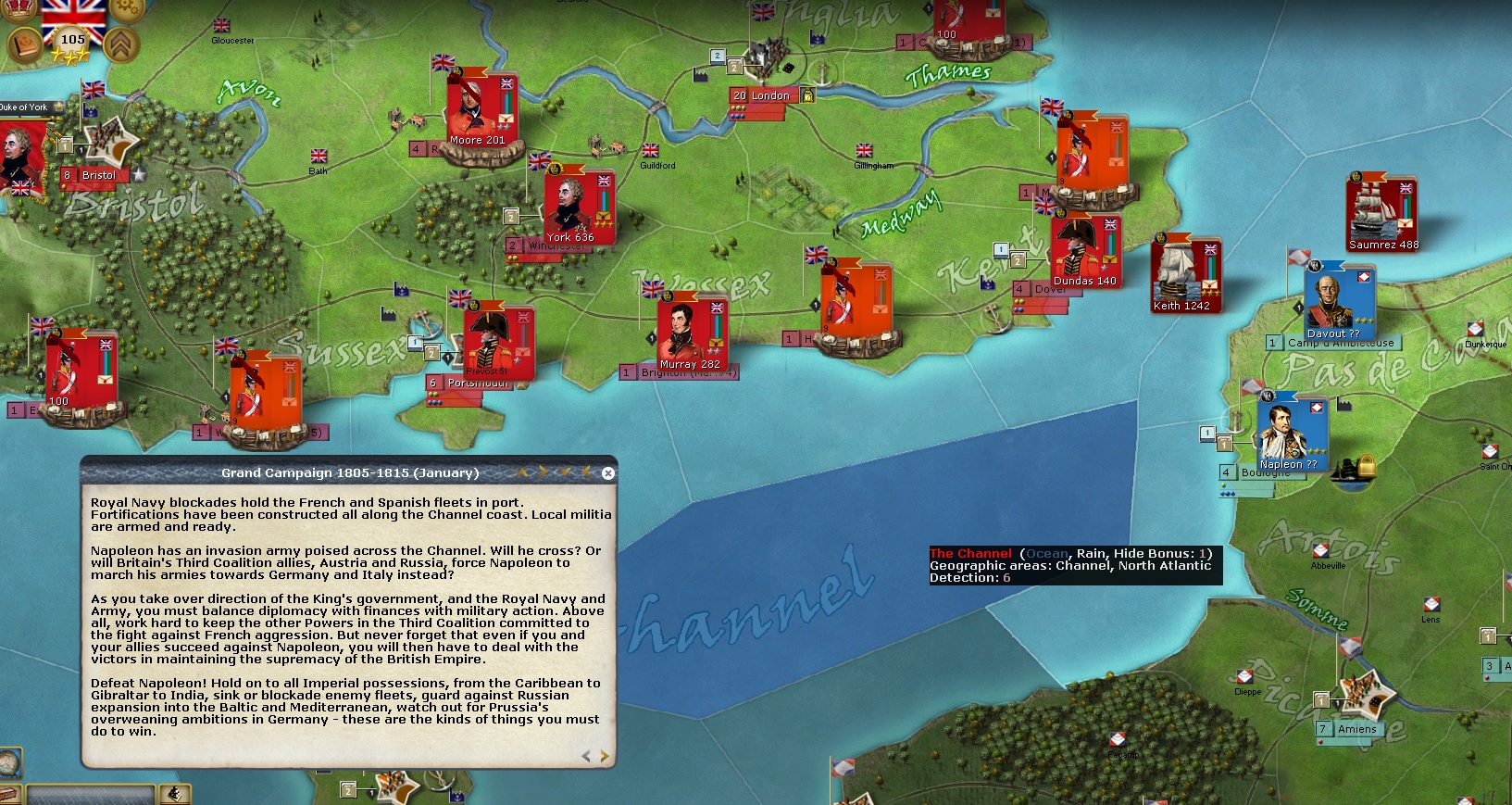The width and height of the screenshot is (1512, 805).
Task: Select the York 636 army unit
Action: pyautogui.click(x=578, y=207)
